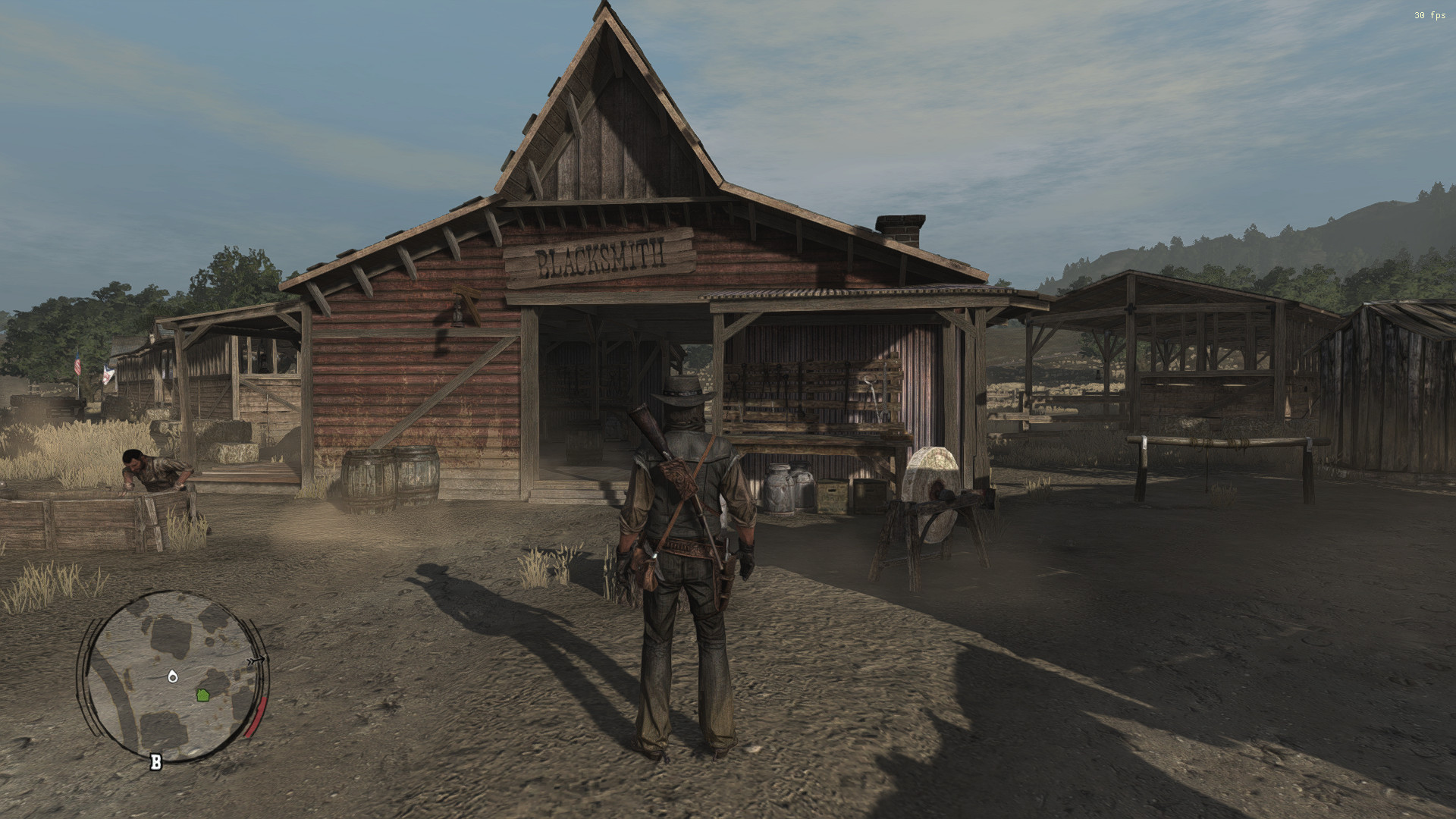
Task: Click the 'B' compass letter below the minimap
Action: (x=155, y=761)
